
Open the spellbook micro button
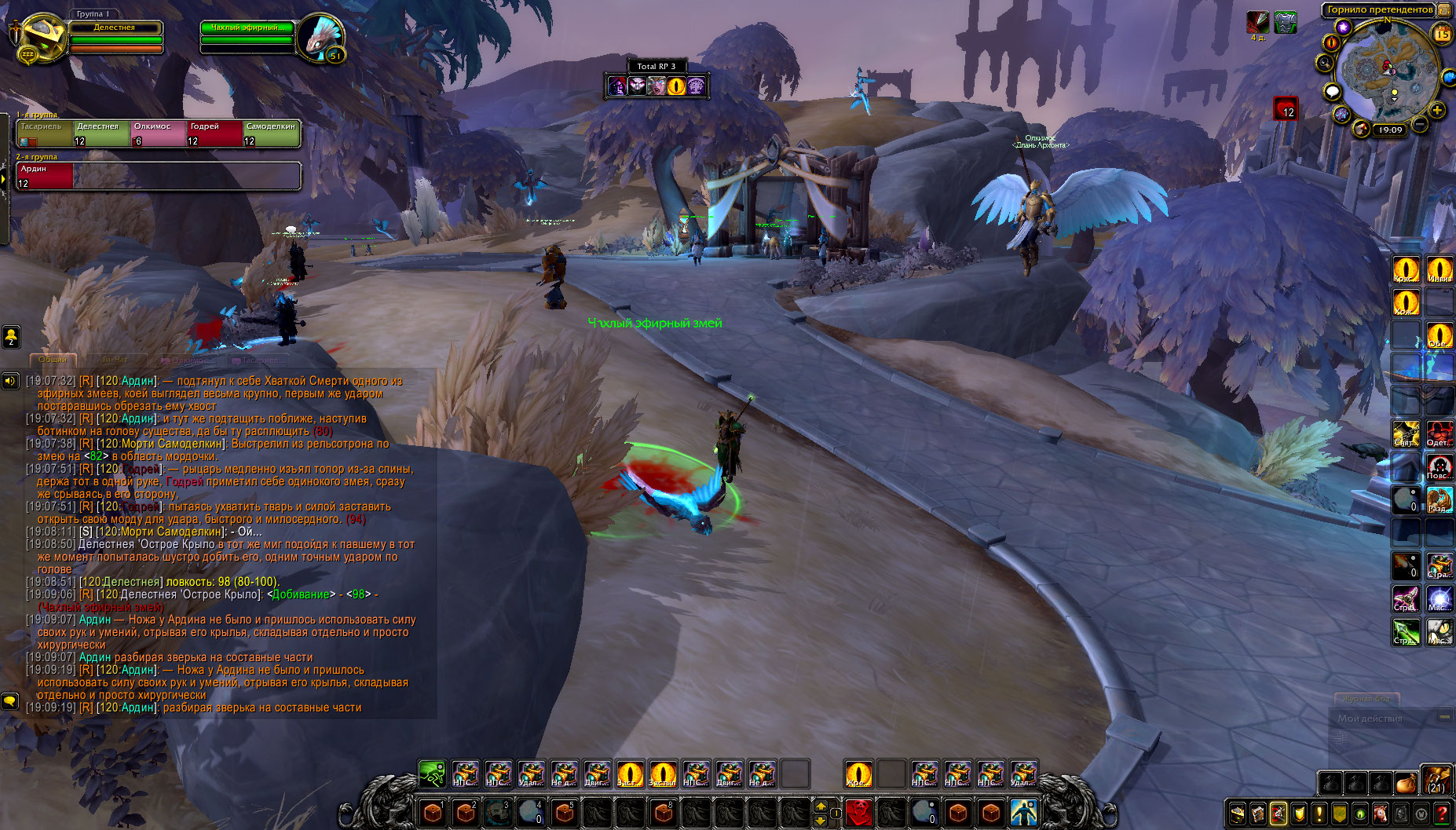pyautogui.click(x=1258, y=814)
